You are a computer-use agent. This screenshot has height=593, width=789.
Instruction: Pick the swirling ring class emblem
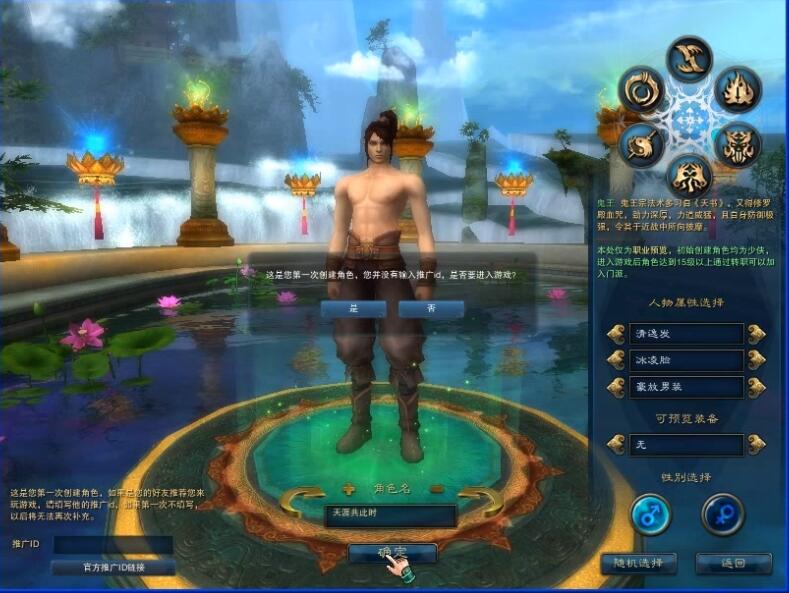click(x=641, y=90)
